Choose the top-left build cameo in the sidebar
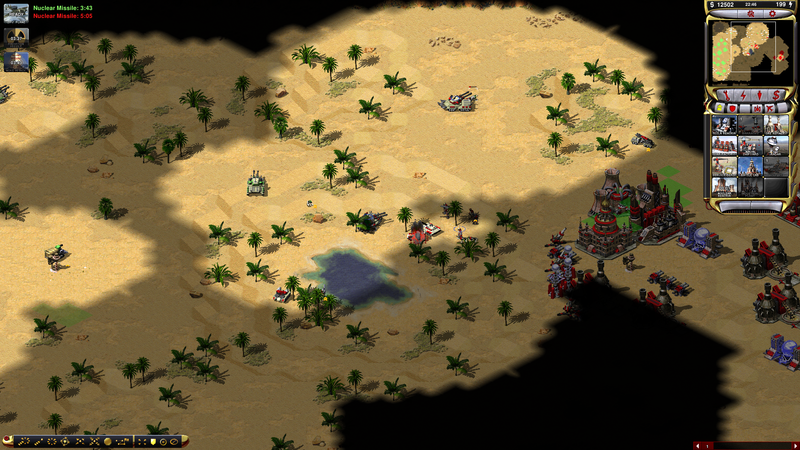 726,126
